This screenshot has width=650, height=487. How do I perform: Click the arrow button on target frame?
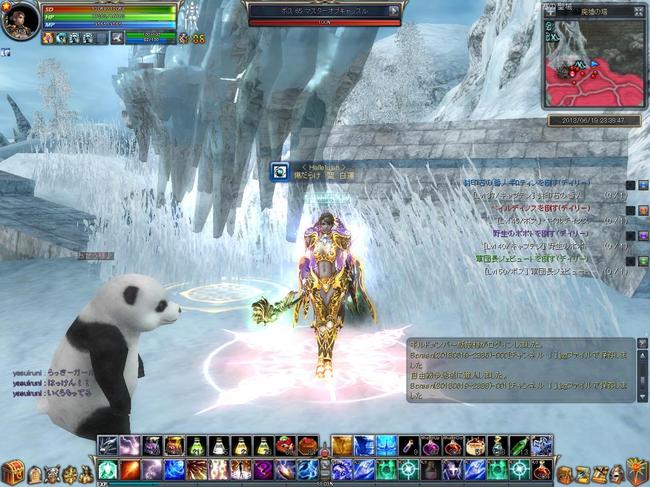[394, 11]
